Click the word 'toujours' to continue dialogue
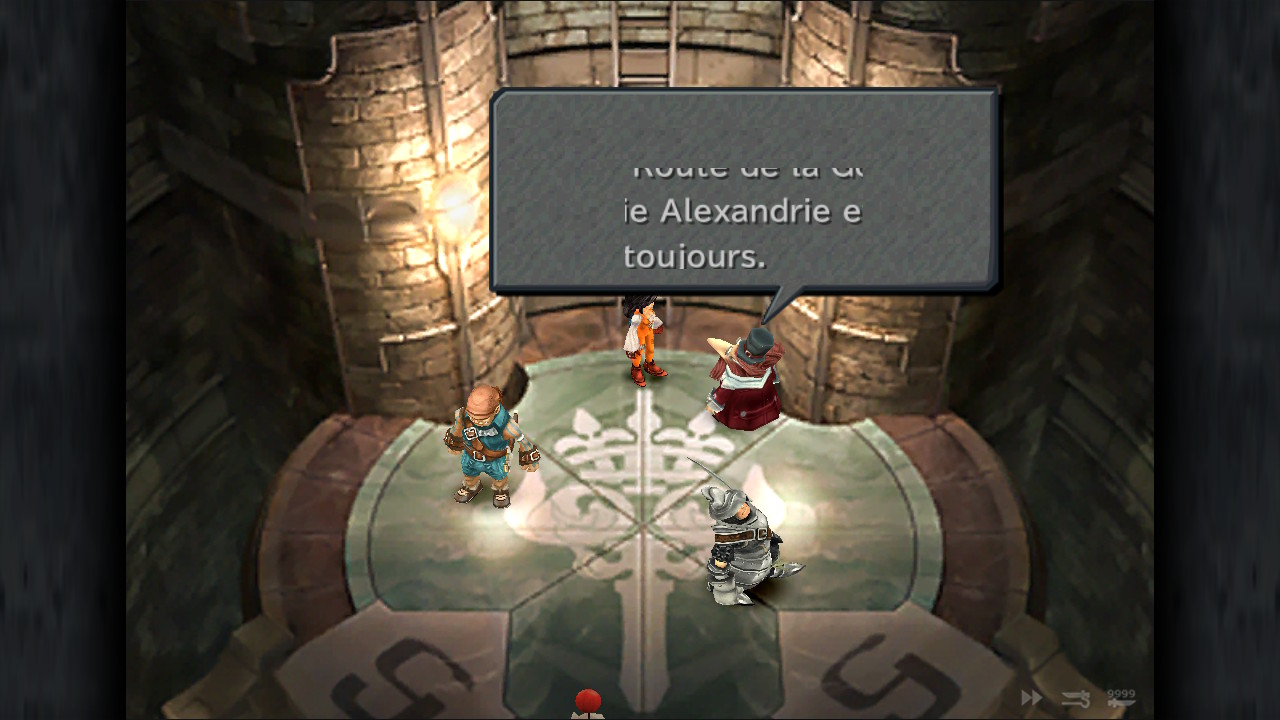Viewport: 1280px width, 720px height. point(692,255)
